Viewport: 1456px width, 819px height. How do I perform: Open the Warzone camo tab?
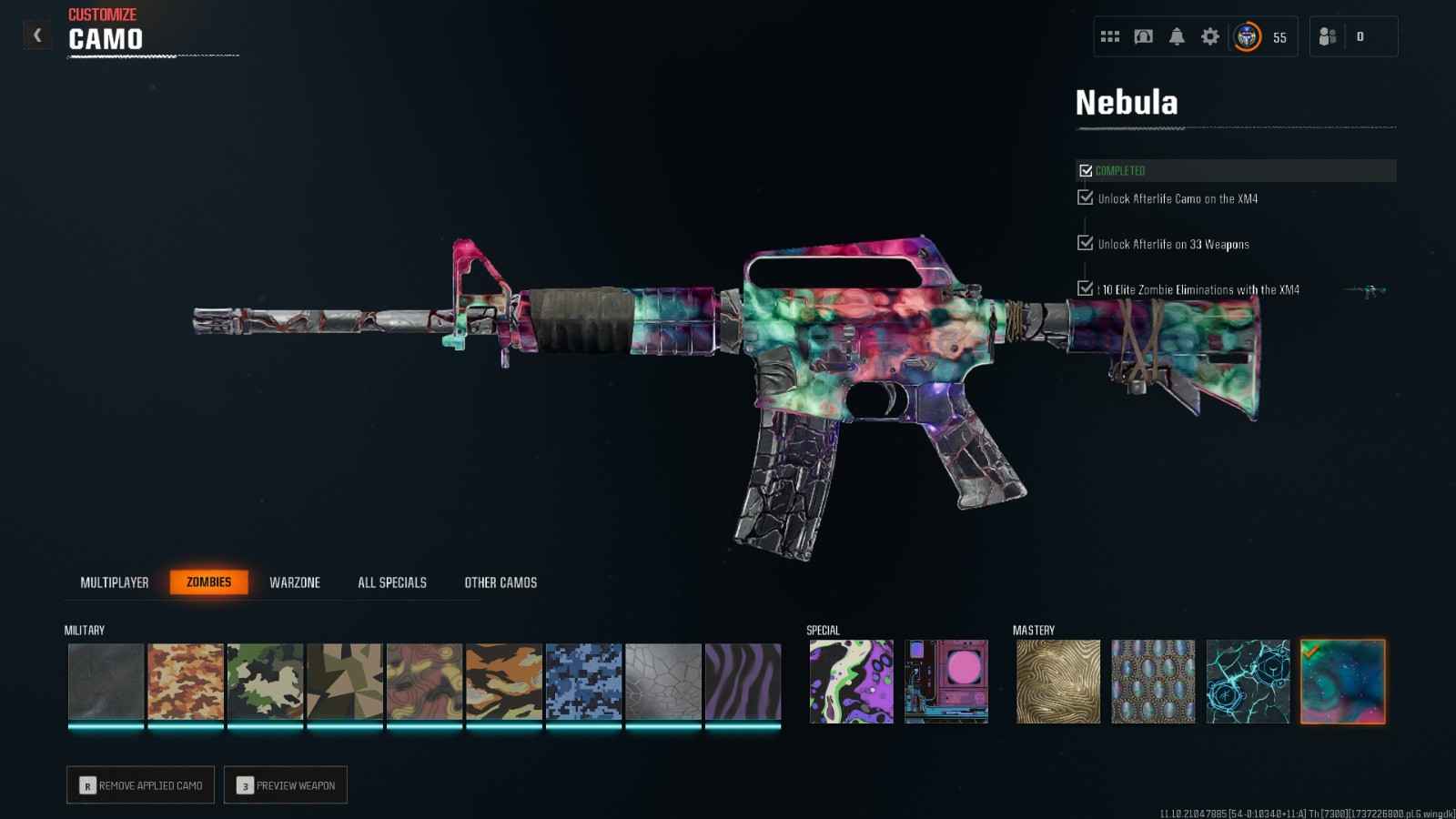[x=295, y=582]
